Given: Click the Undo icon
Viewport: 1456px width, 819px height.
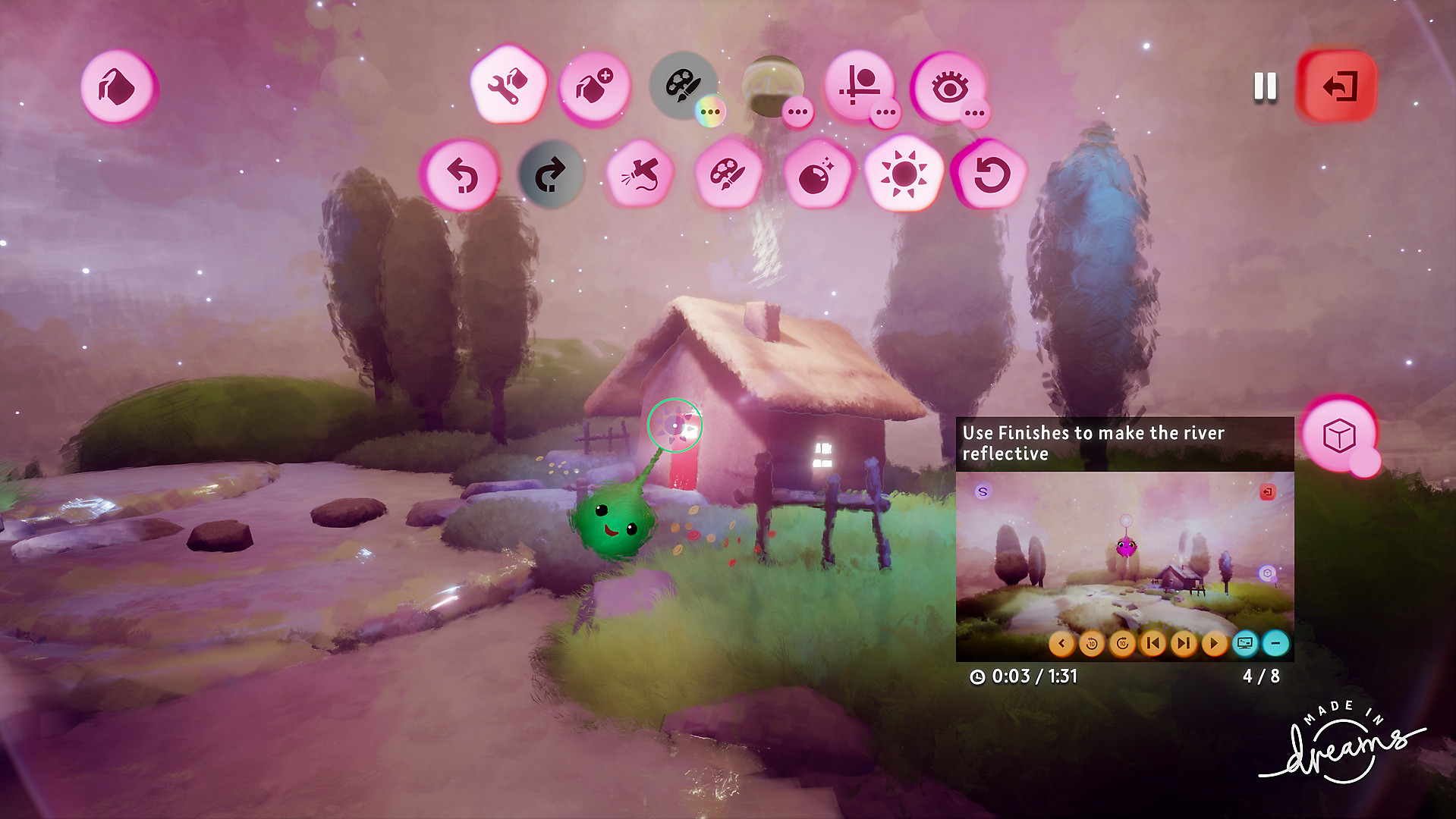Looking at the screenshot, I should click(464, 174).
